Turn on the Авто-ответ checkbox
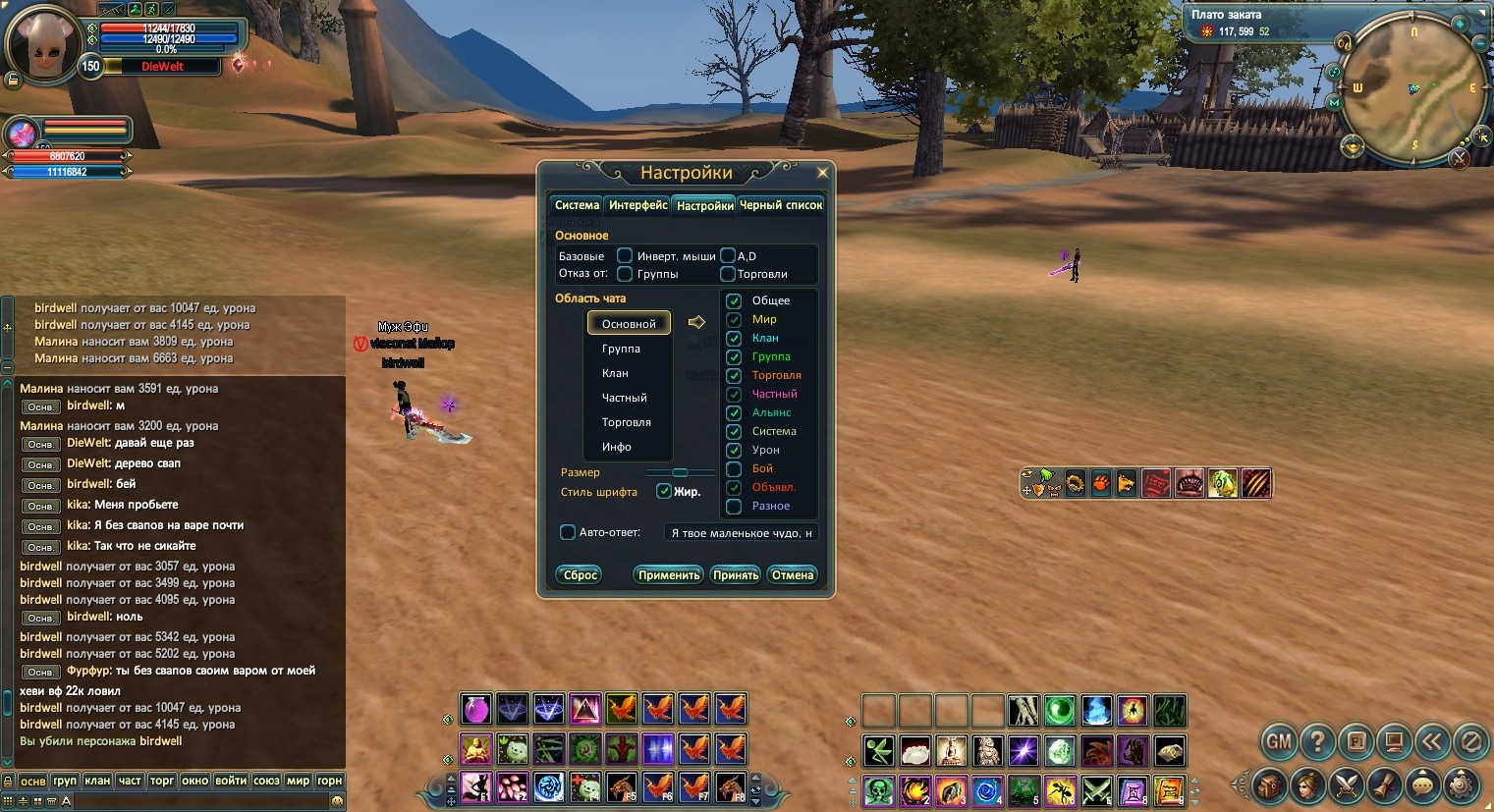Screen dimensions: 1494x812 click(x=568, y=532)
